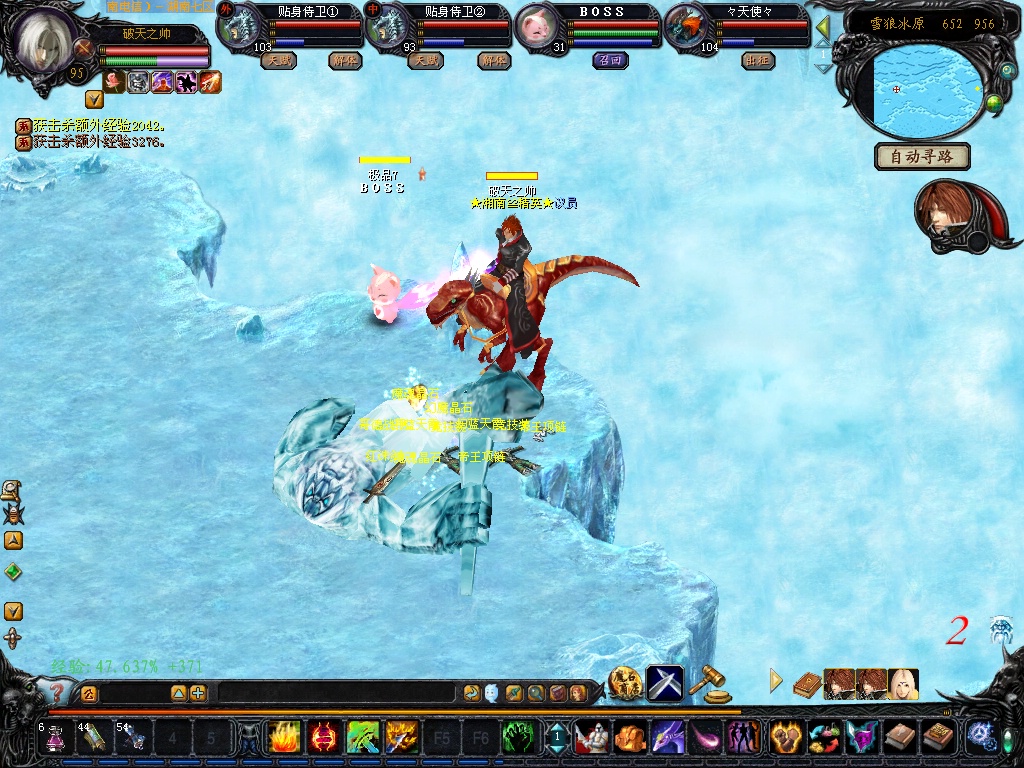This screenshot has height=768, width=1024.
Task: Open 天赋 for bodyguard 贴身侍卫①
Action: 279,60
